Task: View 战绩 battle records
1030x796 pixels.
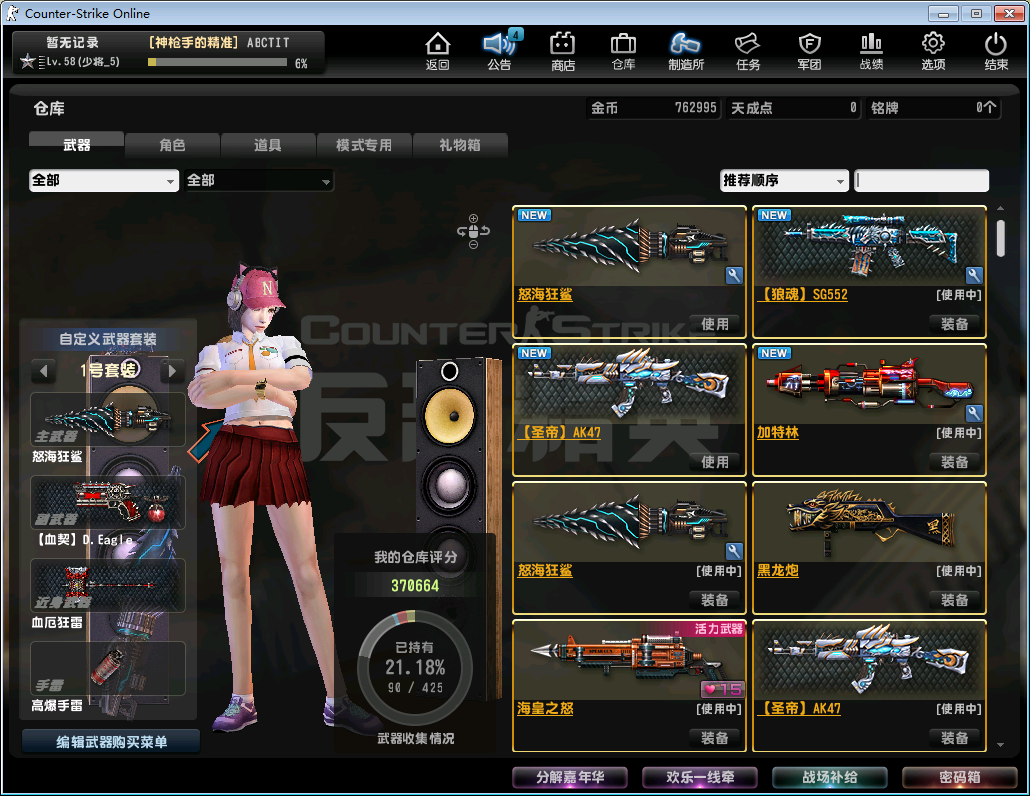Action: click(871, 51)
